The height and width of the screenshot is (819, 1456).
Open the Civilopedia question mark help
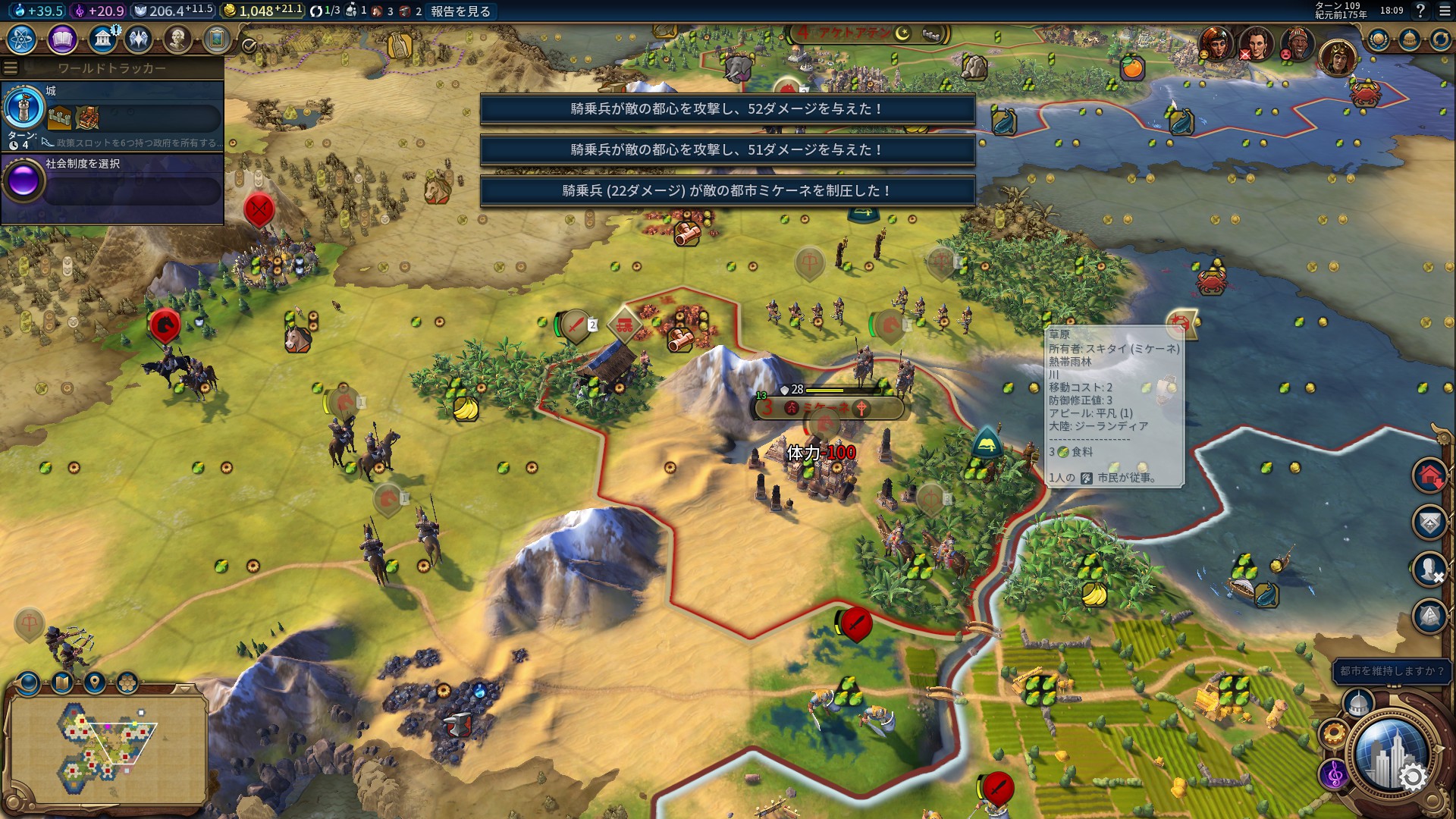pos(1420,11)
